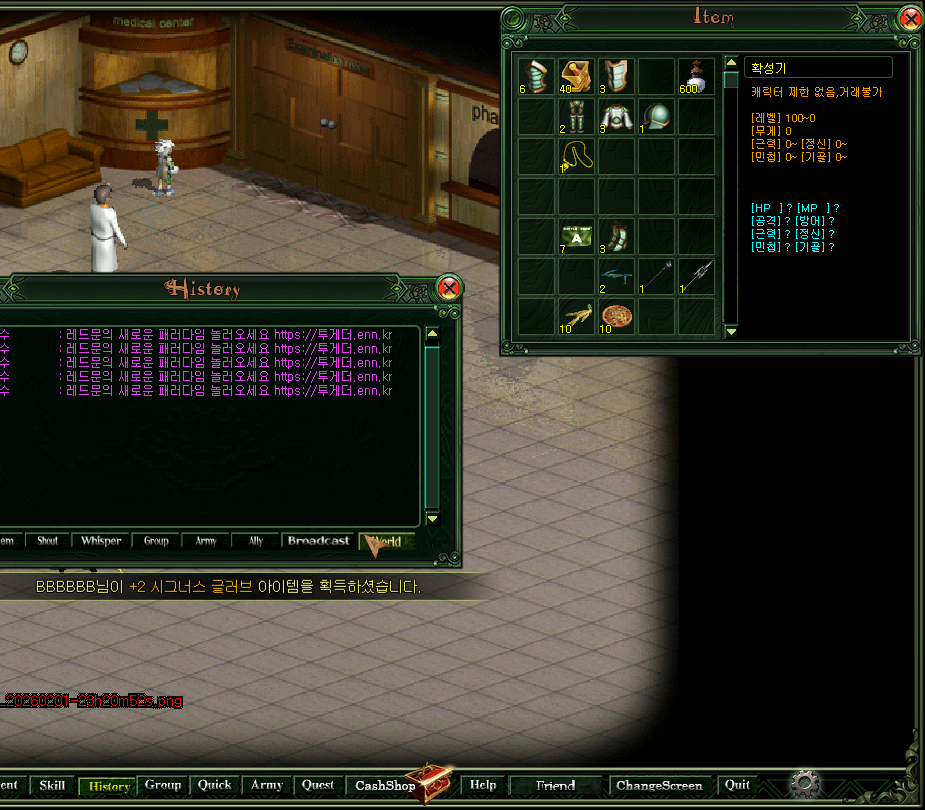
Task: Show the Ally chat tab
Action: tap(255, 541)
